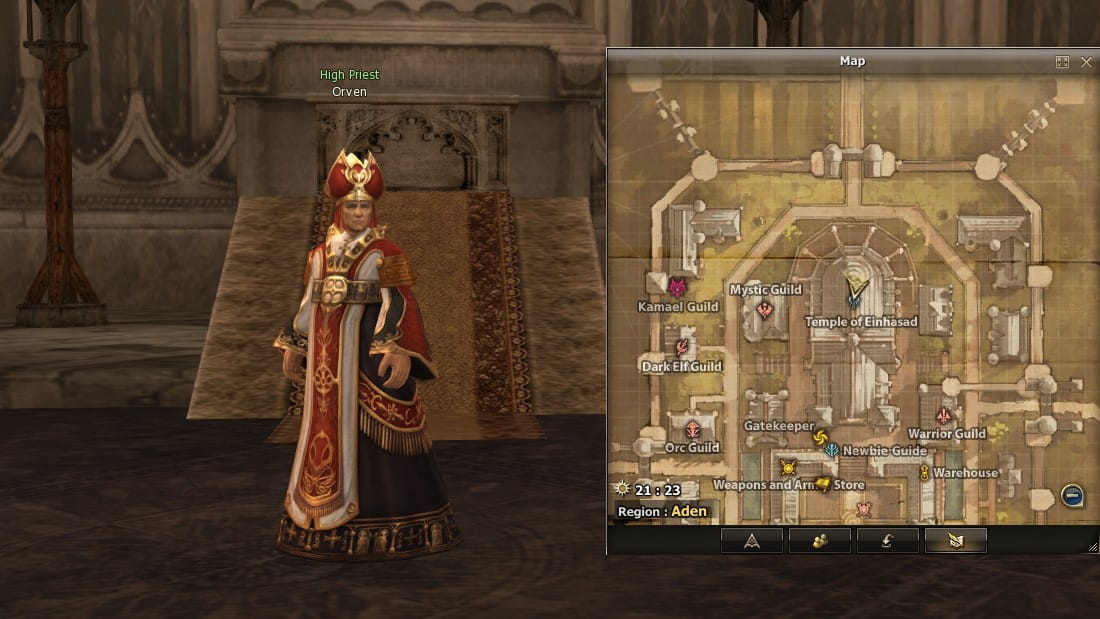
Task: Select the Newbie Guide marker
Action: [x=832, y=450]
